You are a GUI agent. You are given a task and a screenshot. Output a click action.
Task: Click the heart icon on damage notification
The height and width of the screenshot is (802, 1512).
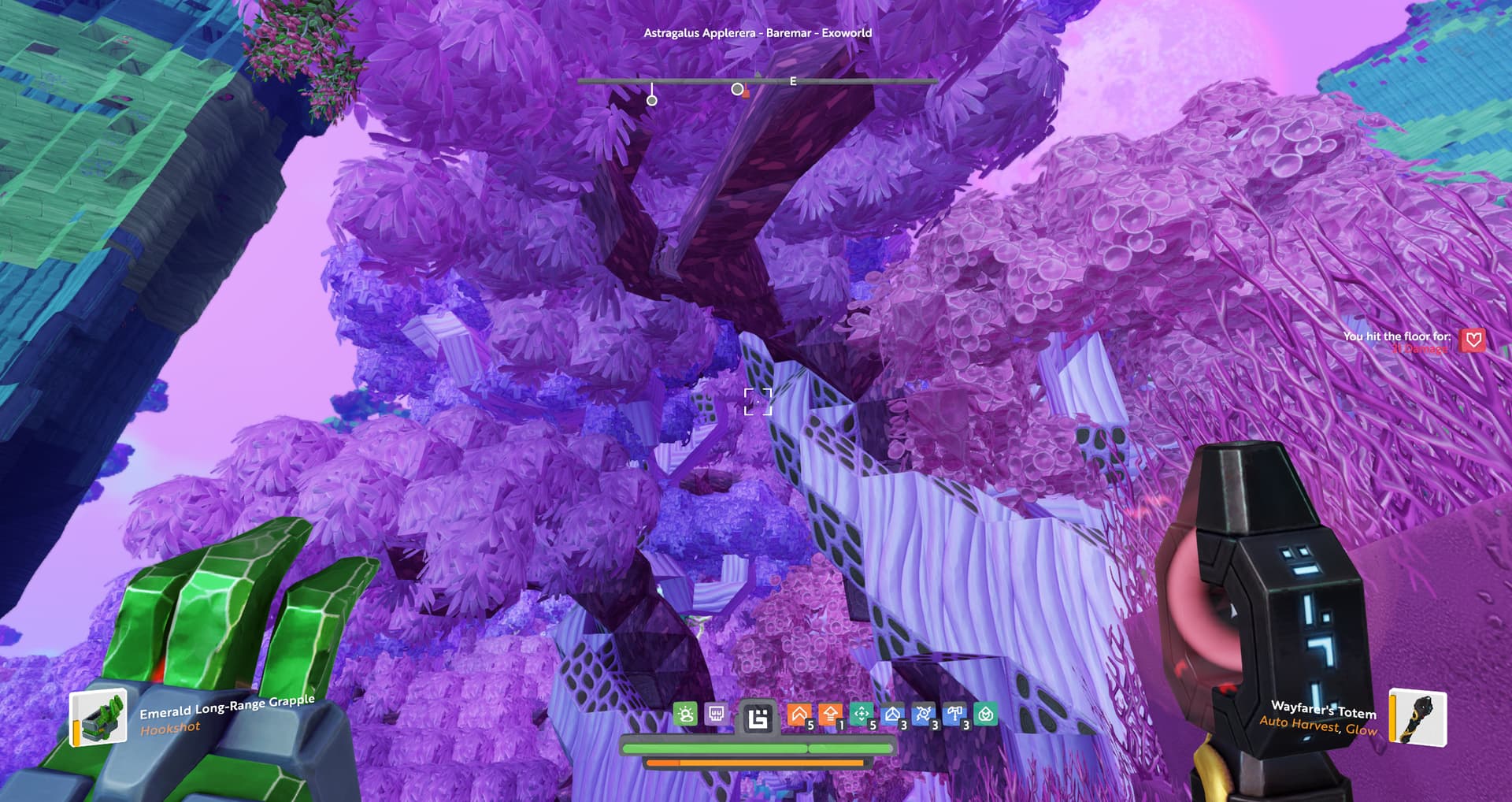coord(1473,340)
